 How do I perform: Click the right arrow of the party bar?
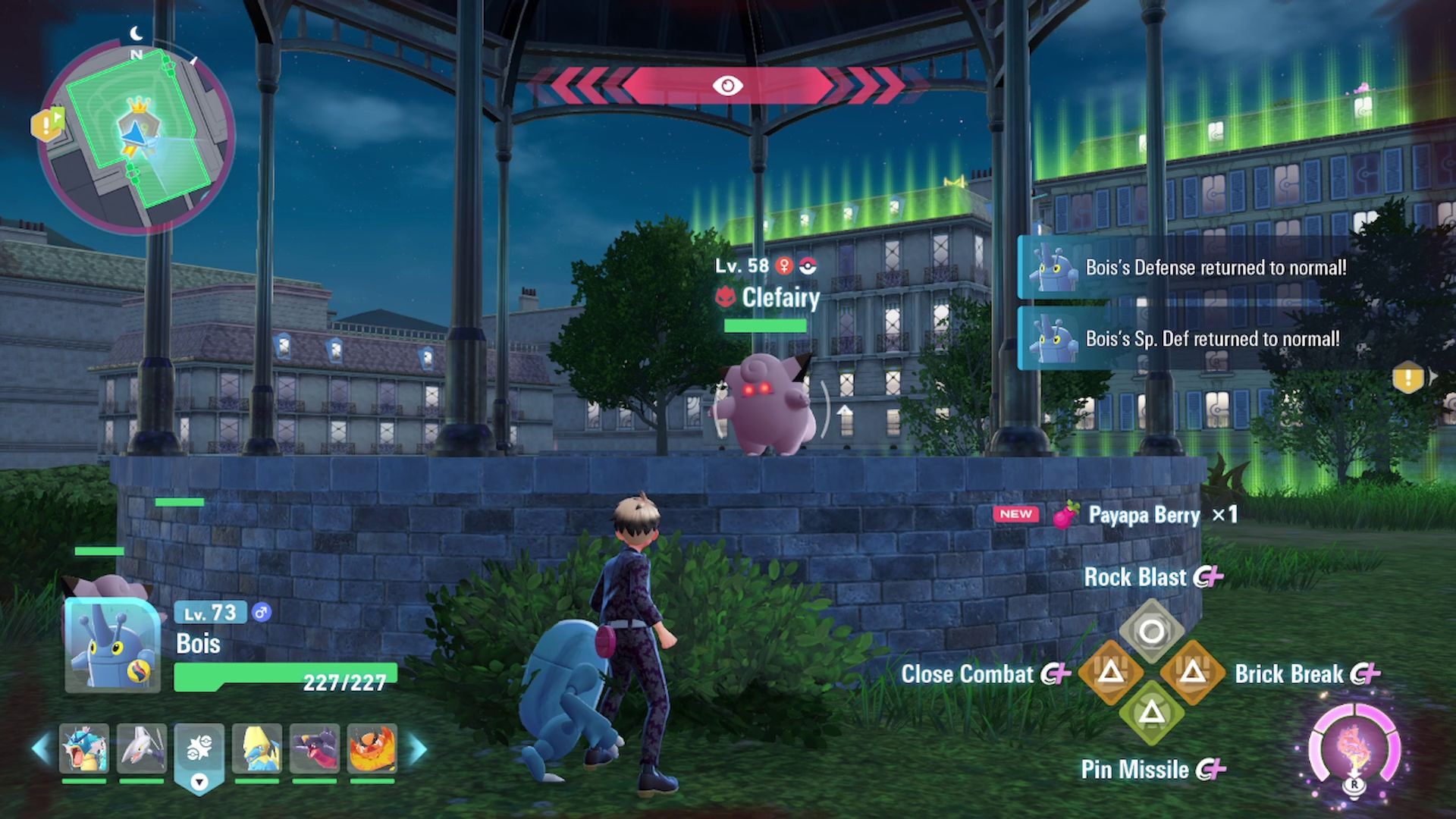[418, 748]
